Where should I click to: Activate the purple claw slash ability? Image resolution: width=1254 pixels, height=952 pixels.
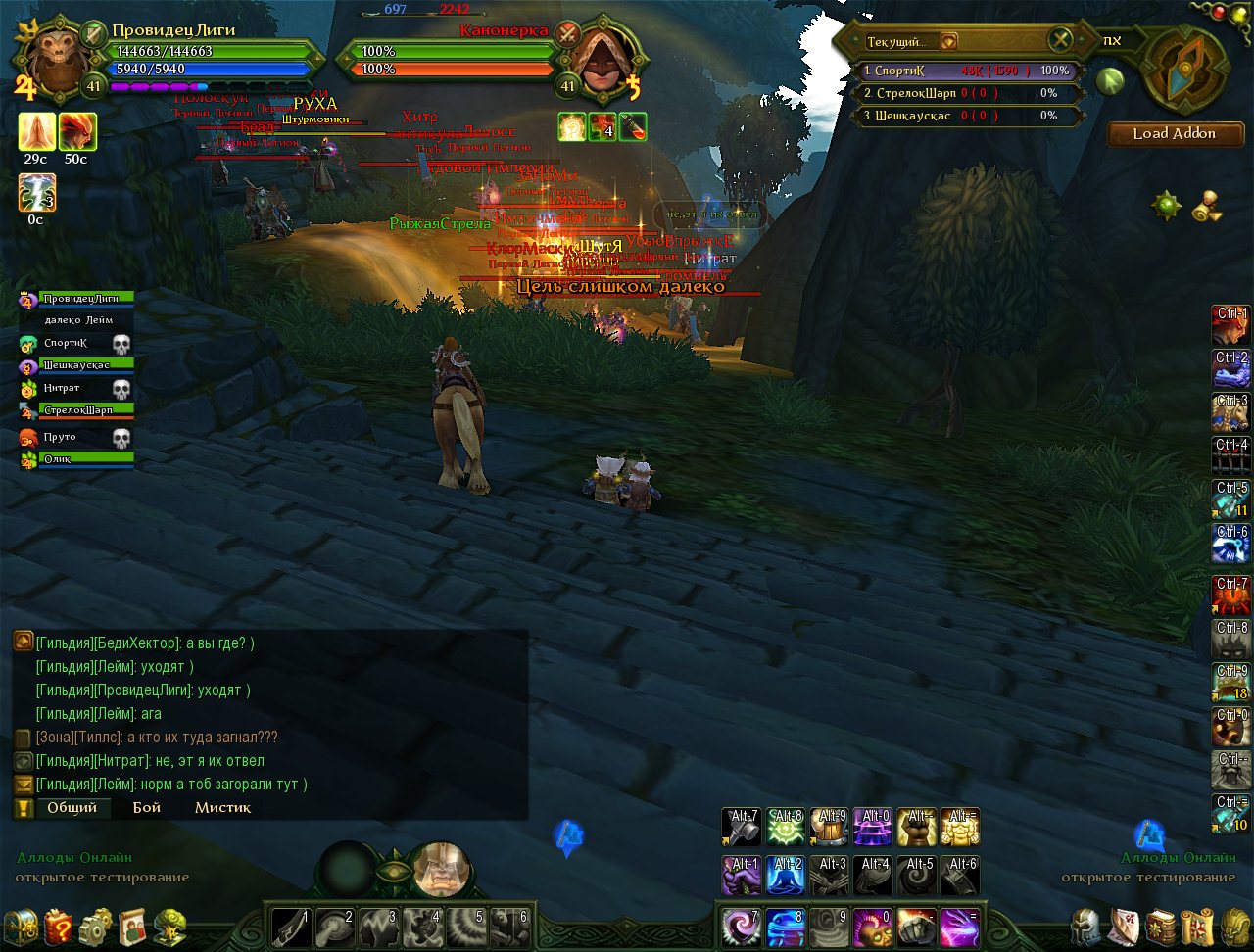pos(960,926)
